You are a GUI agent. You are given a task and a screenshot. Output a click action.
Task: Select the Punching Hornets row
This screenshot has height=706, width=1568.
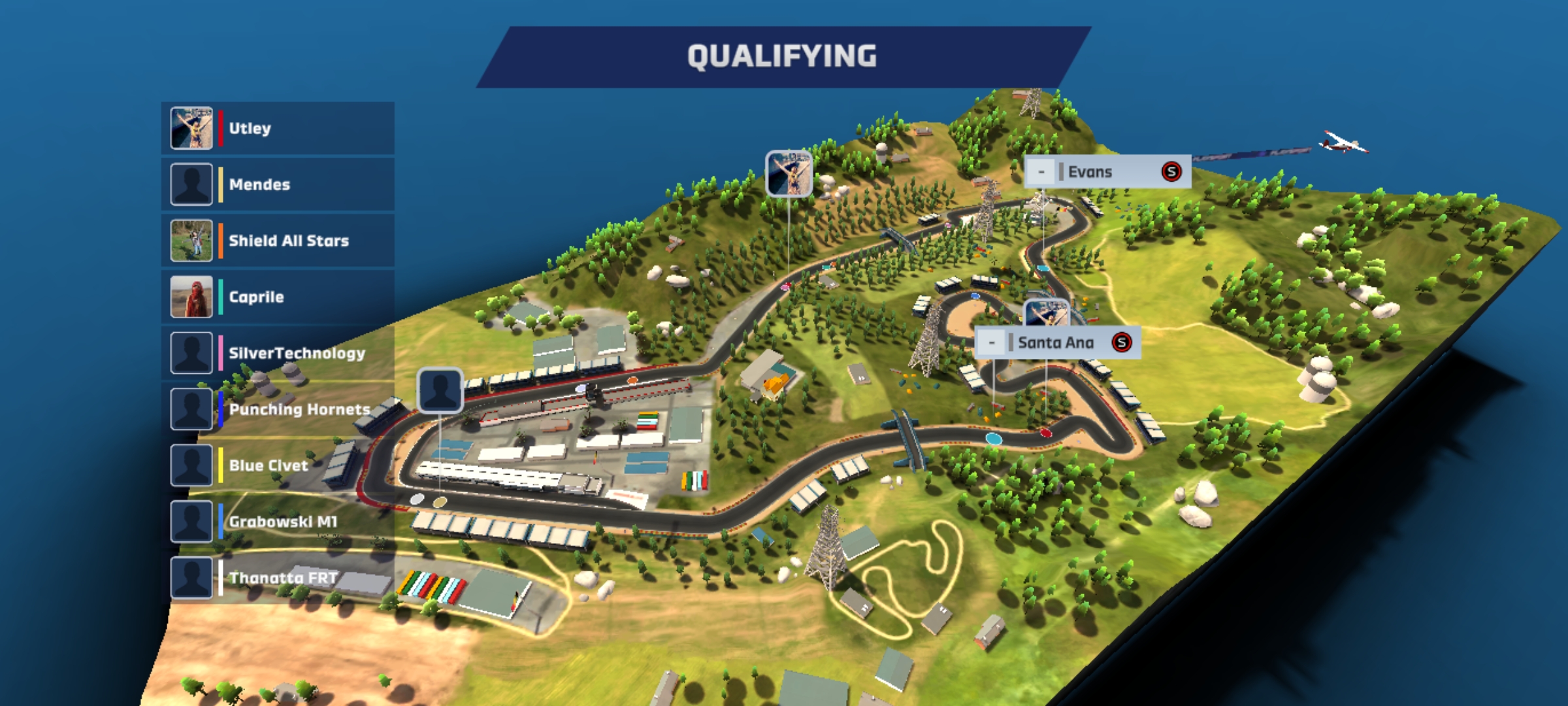point(278,409)
